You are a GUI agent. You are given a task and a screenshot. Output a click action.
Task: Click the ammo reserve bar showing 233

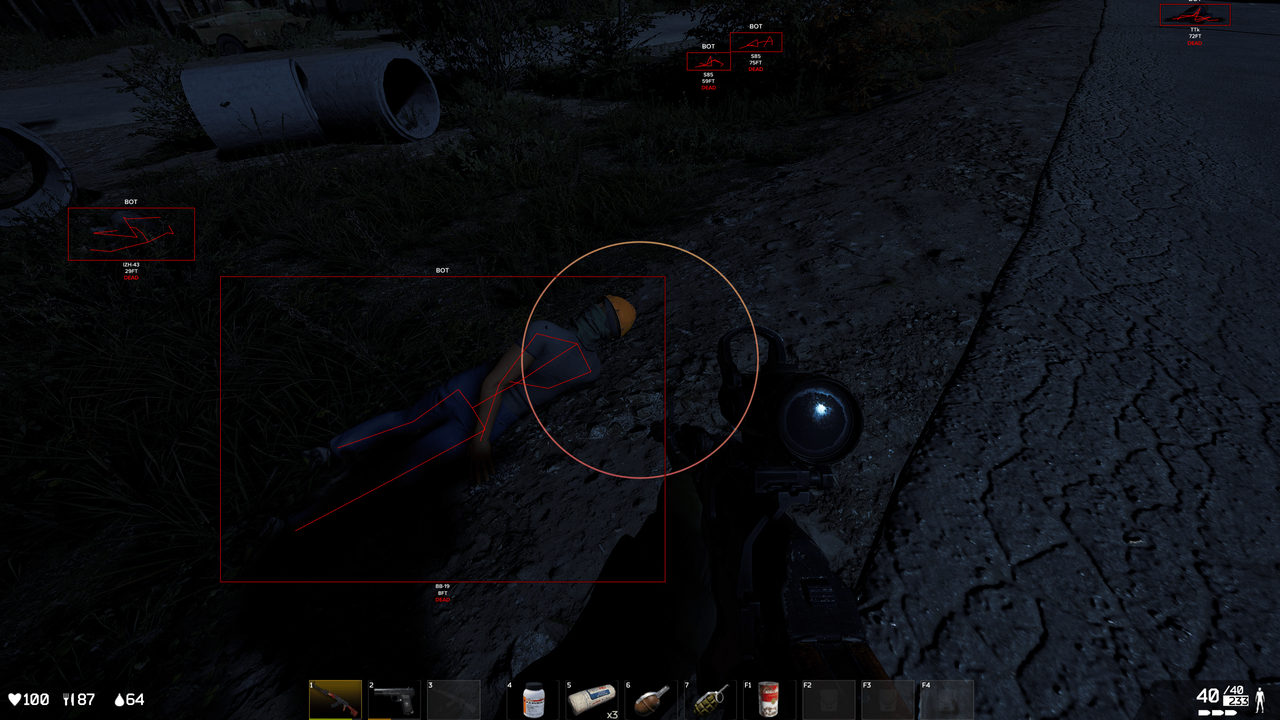pos(1236,700)
